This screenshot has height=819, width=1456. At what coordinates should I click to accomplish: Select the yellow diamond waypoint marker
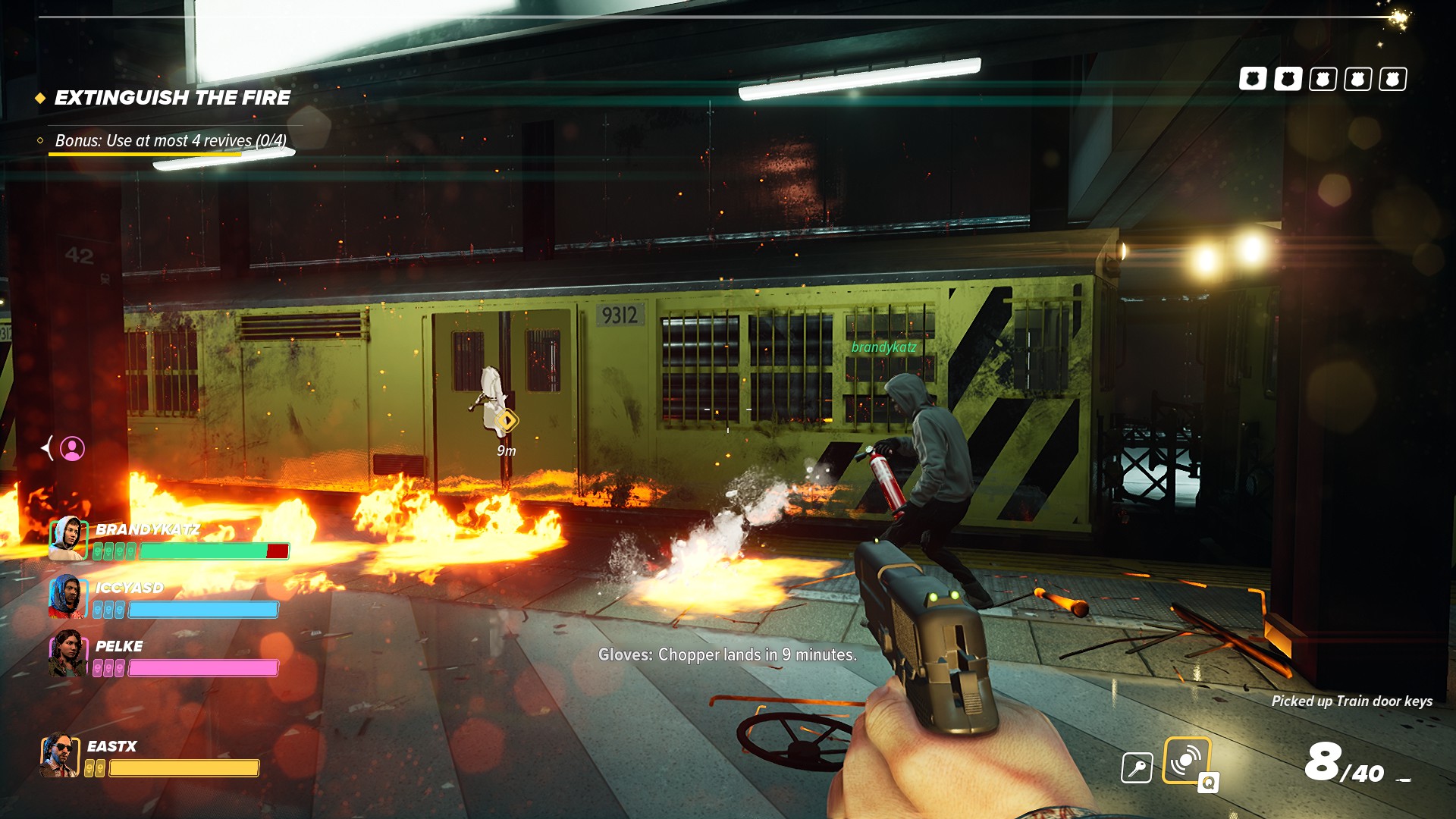507,420
